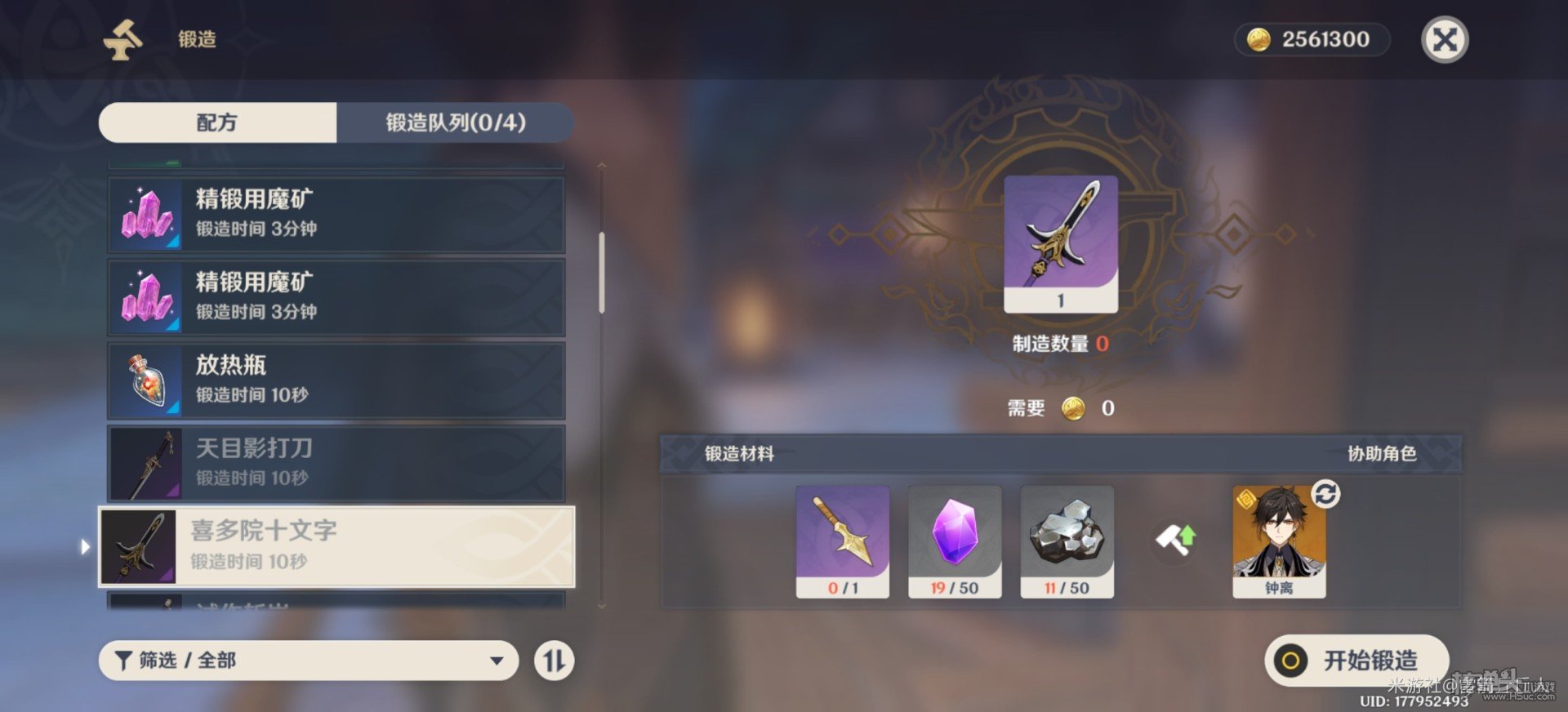This screenshot has width=1568, height=712.
Task: Close the forging screen
Action: (1445, 40)
